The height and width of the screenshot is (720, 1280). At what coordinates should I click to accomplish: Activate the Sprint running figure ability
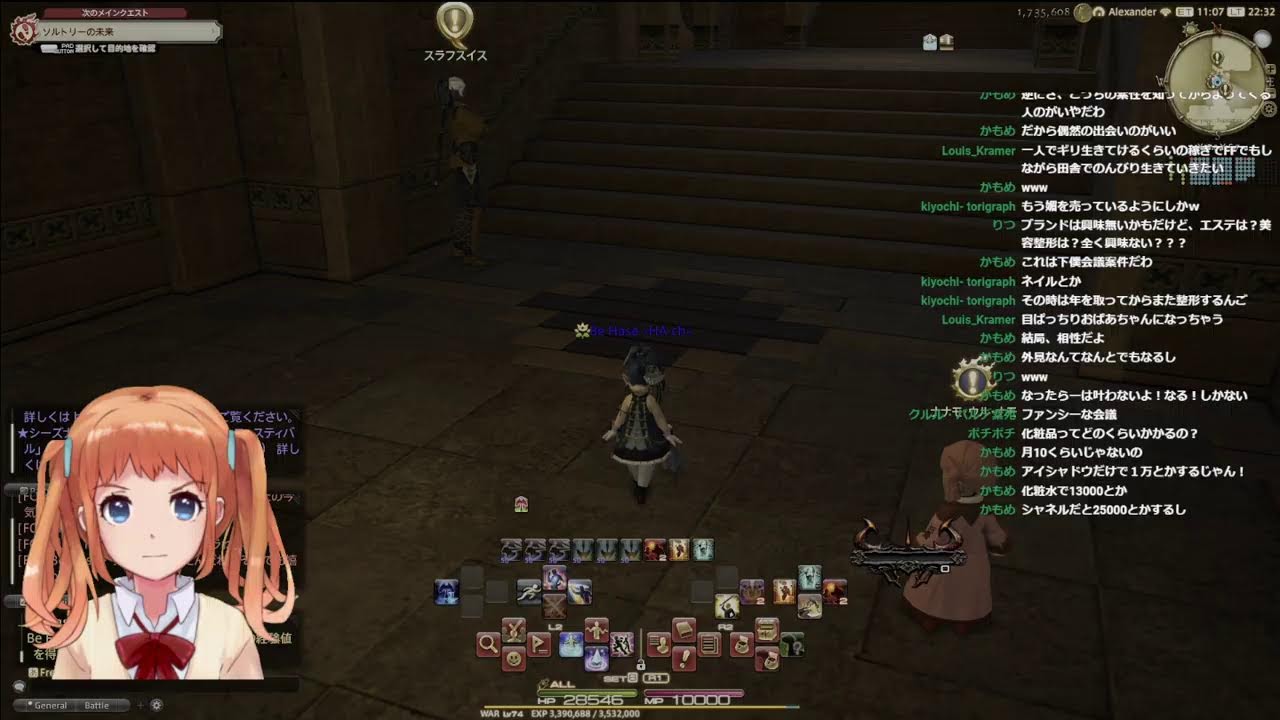coord(529,592)
